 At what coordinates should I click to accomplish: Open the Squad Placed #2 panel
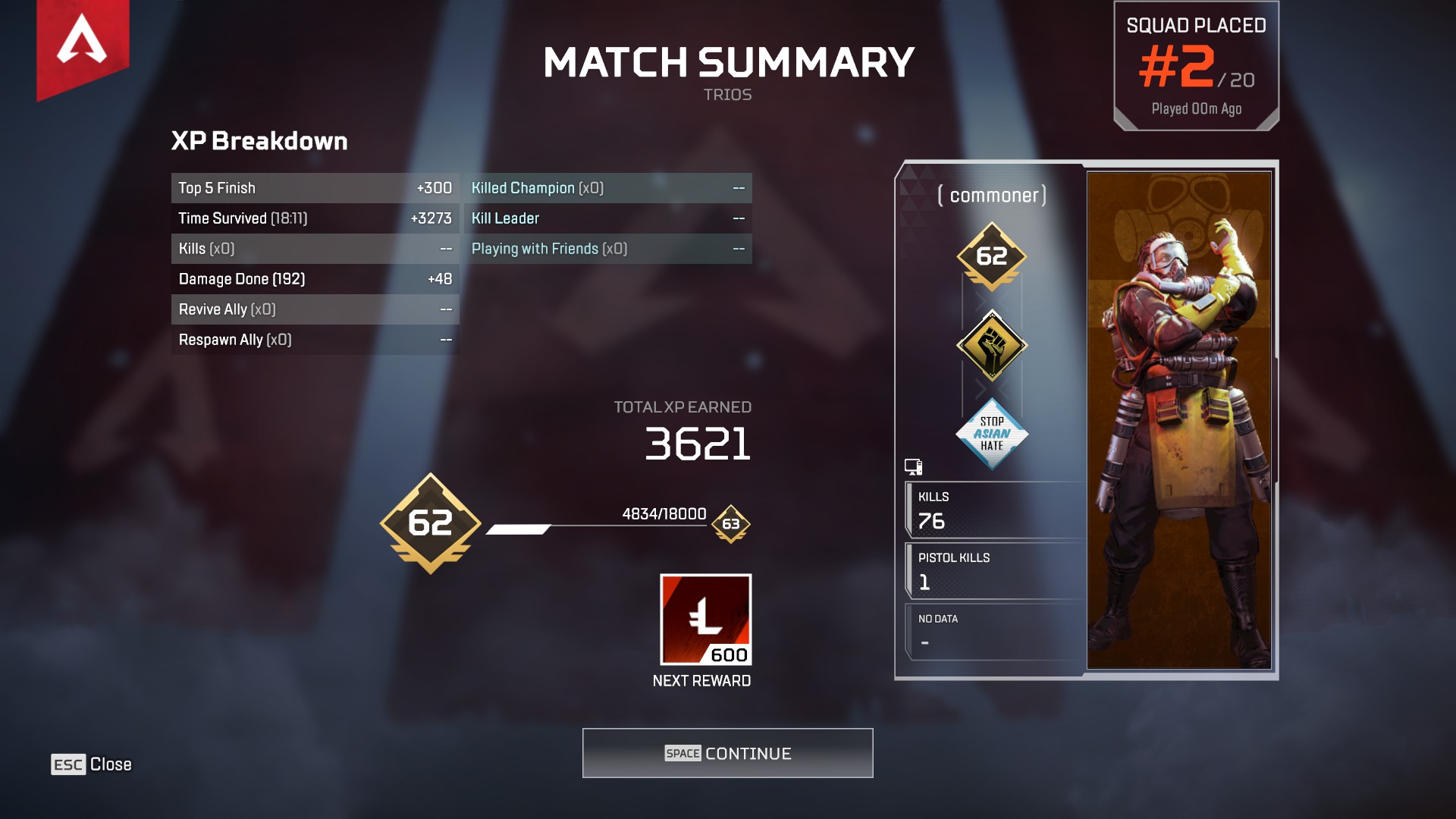click(x=1197, y=64)
